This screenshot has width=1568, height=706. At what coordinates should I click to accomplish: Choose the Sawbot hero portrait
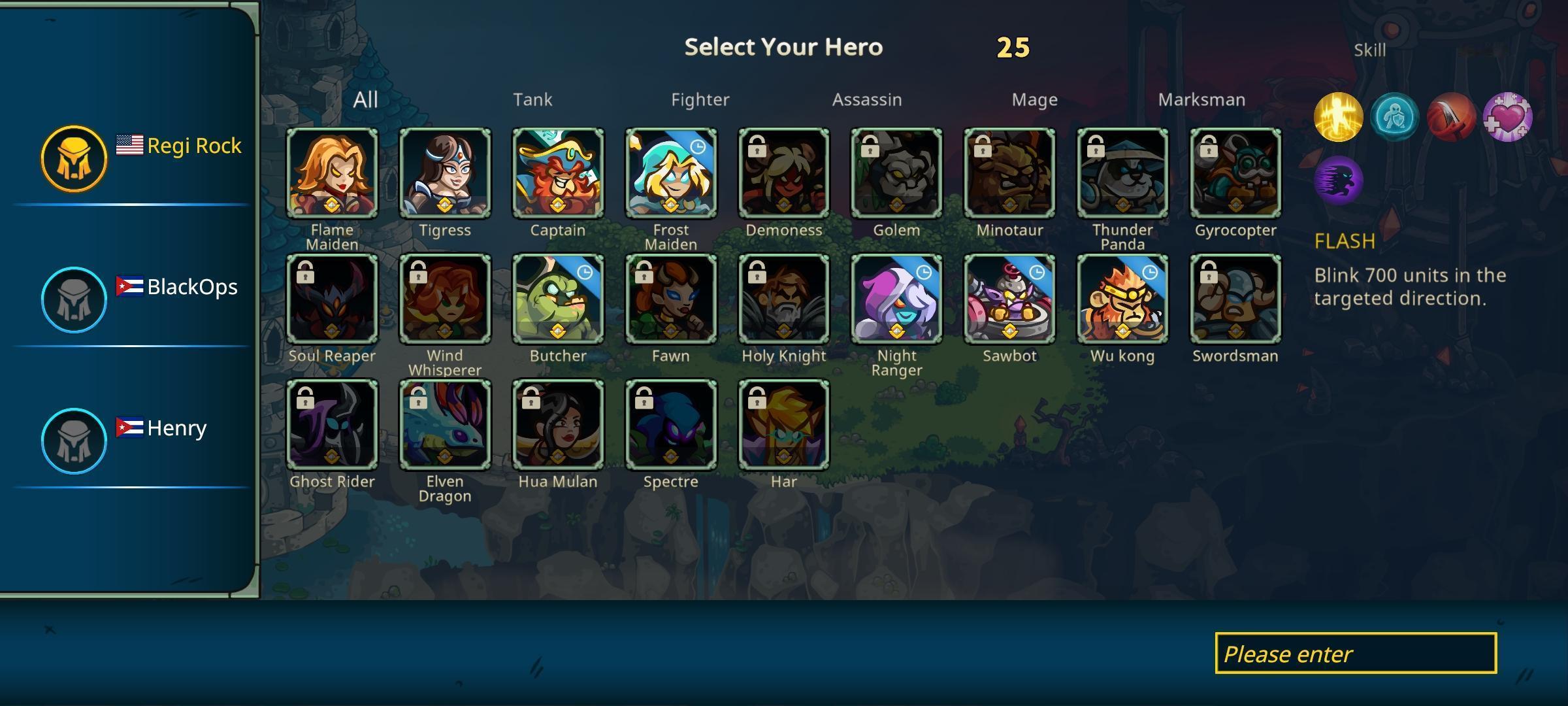(1009, 299)
